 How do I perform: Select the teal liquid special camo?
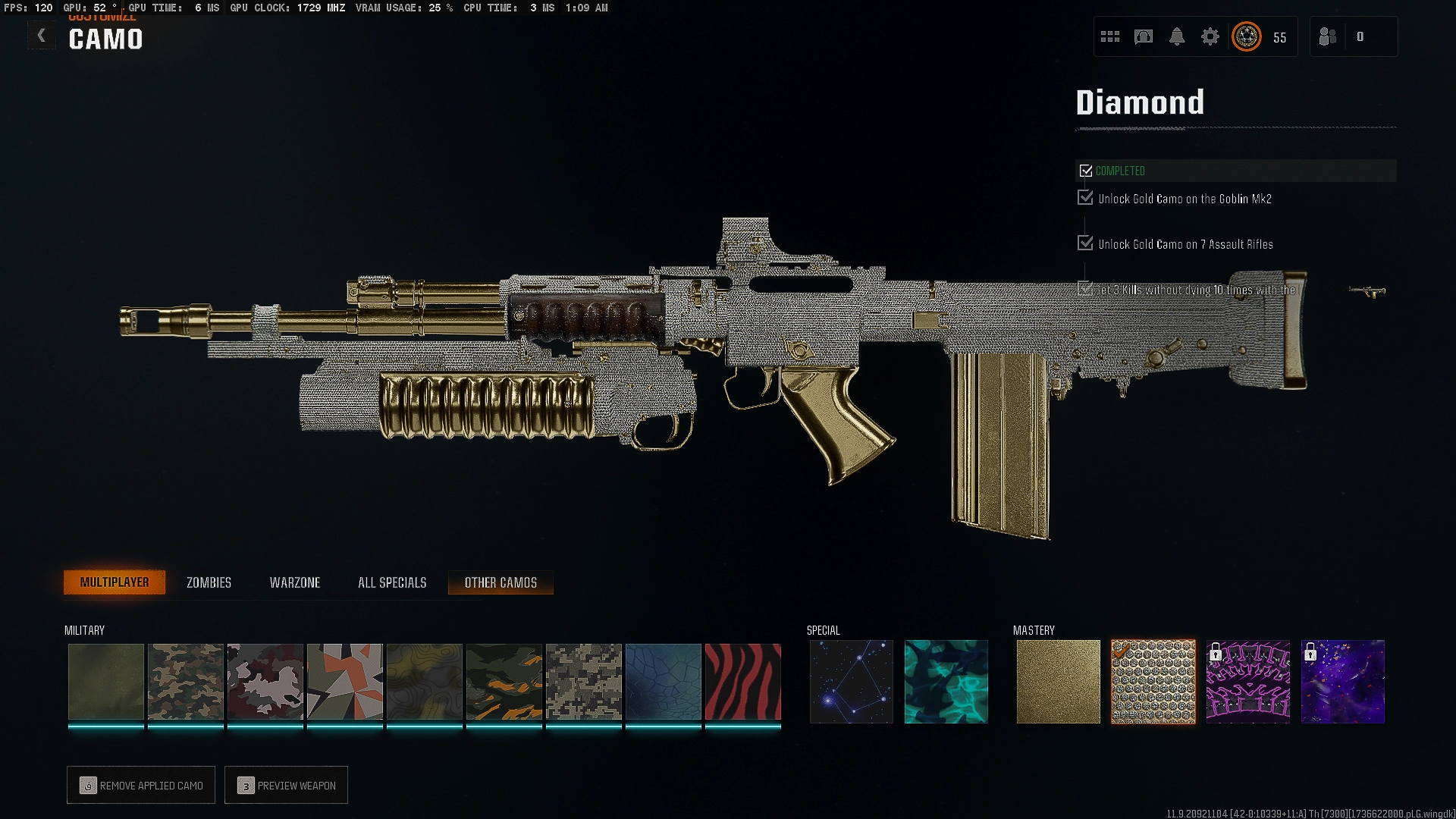coord(946,682)
